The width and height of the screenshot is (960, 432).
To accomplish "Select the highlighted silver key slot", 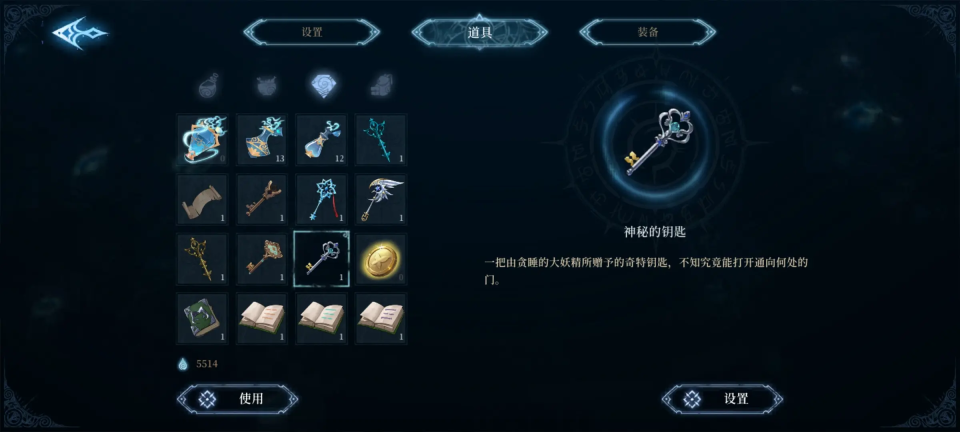I will coord(322,258).
